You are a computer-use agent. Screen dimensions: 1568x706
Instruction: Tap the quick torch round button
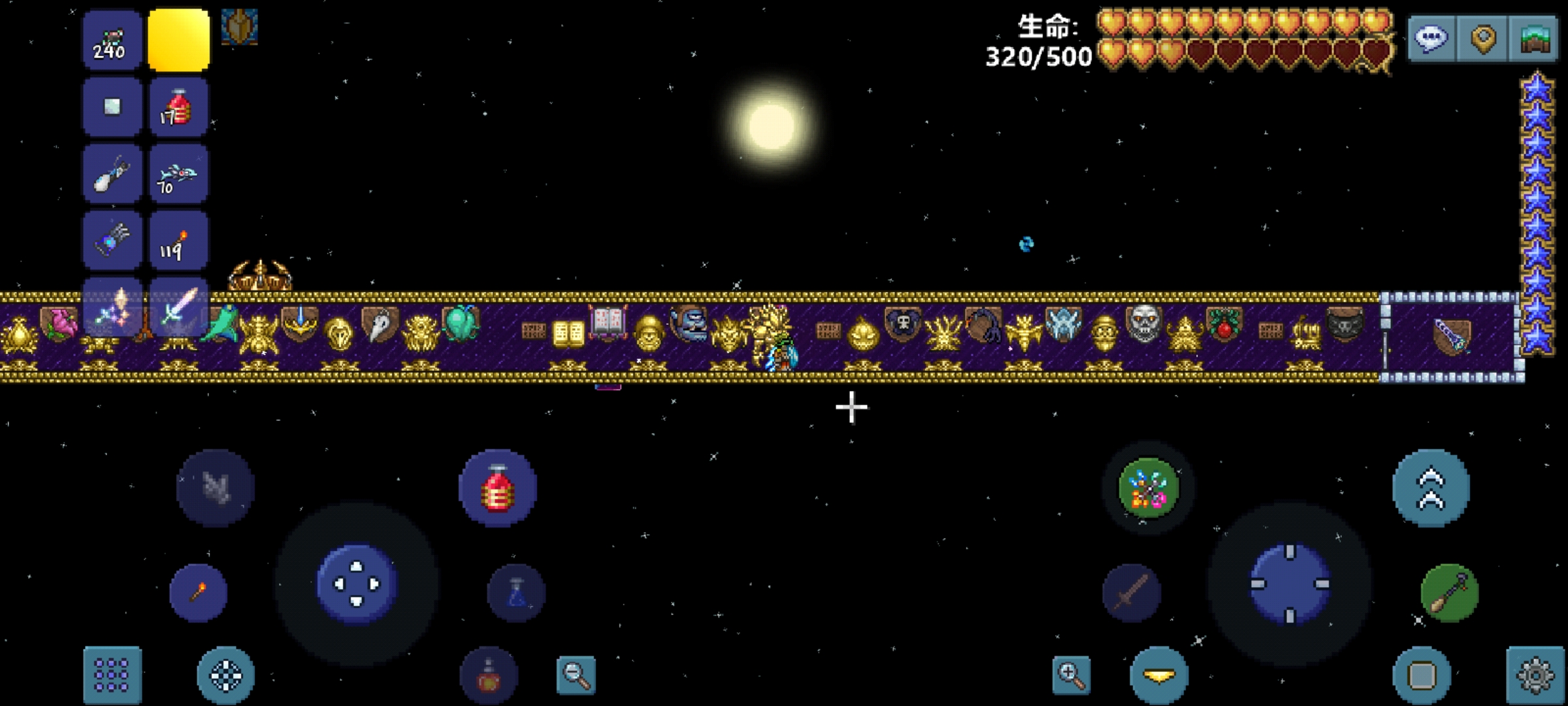pos(199,593)
